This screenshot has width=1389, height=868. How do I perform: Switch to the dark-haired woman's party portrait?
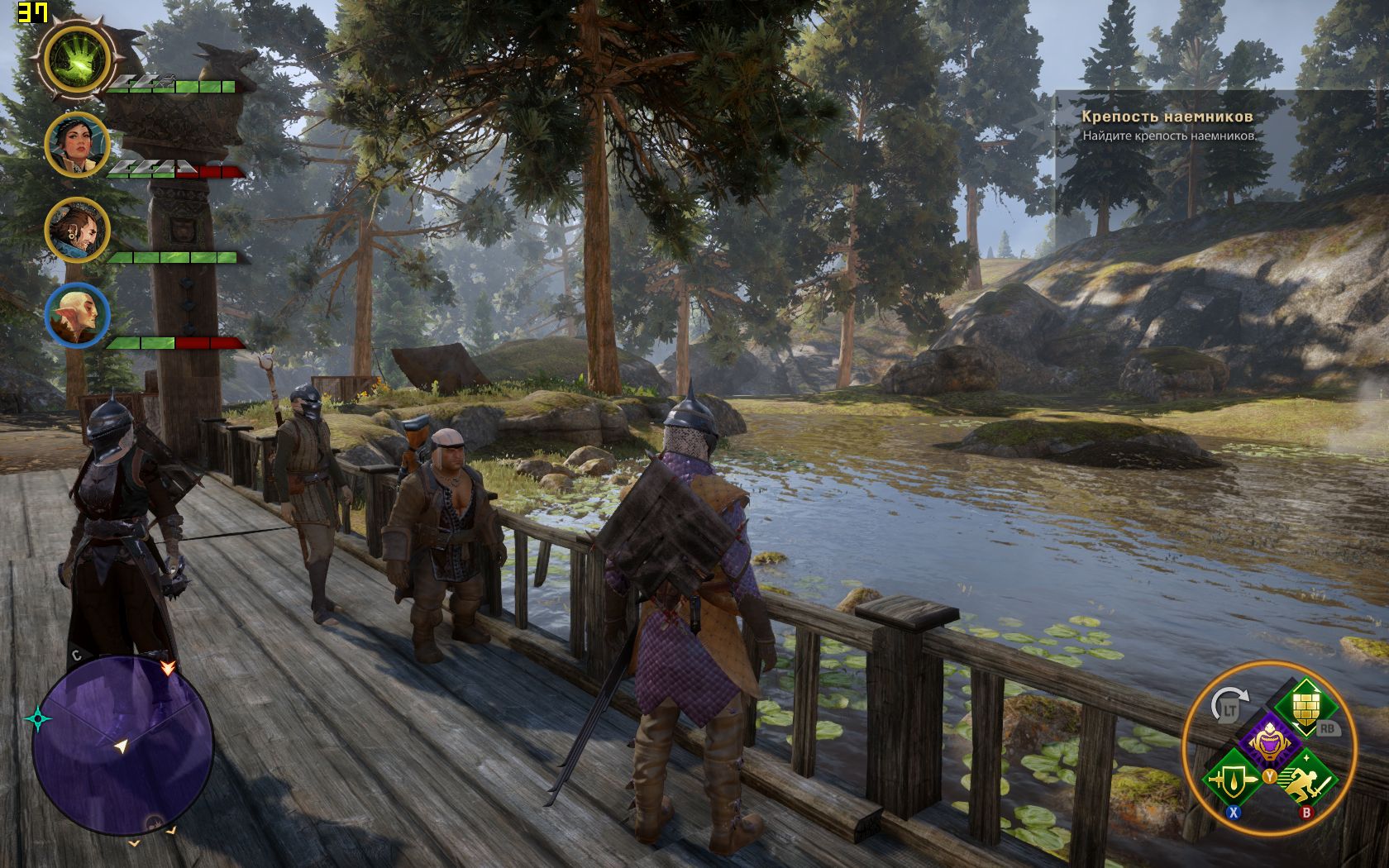coord(76,145)
